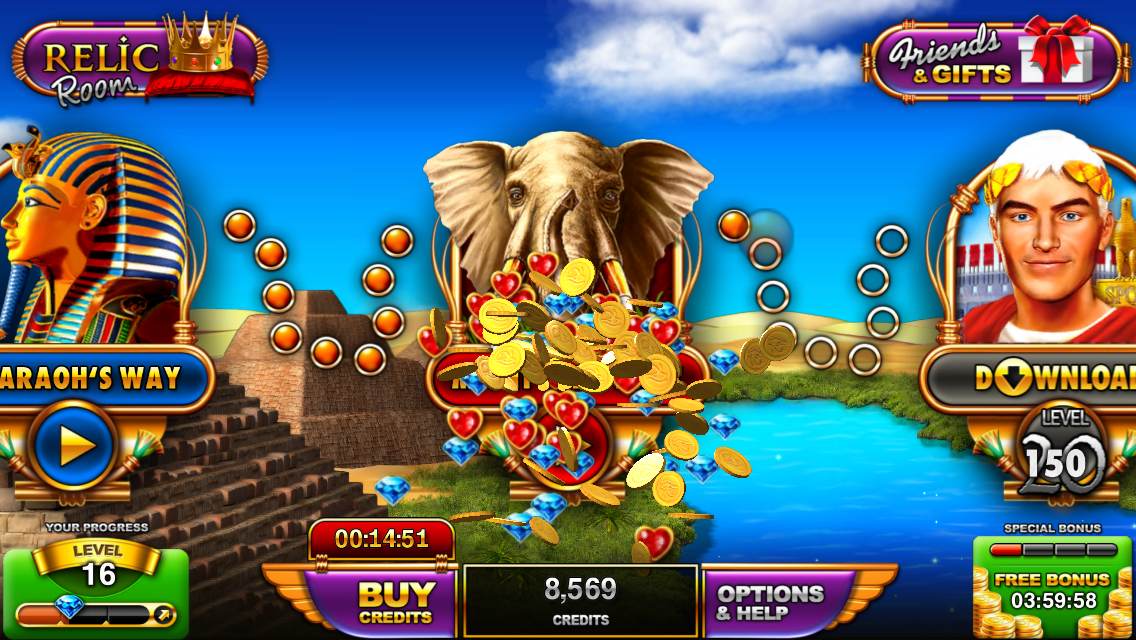Screen dimensions: 1136x640
Task: Play the Pharaoh's Way slot
Action: [72, 447]
